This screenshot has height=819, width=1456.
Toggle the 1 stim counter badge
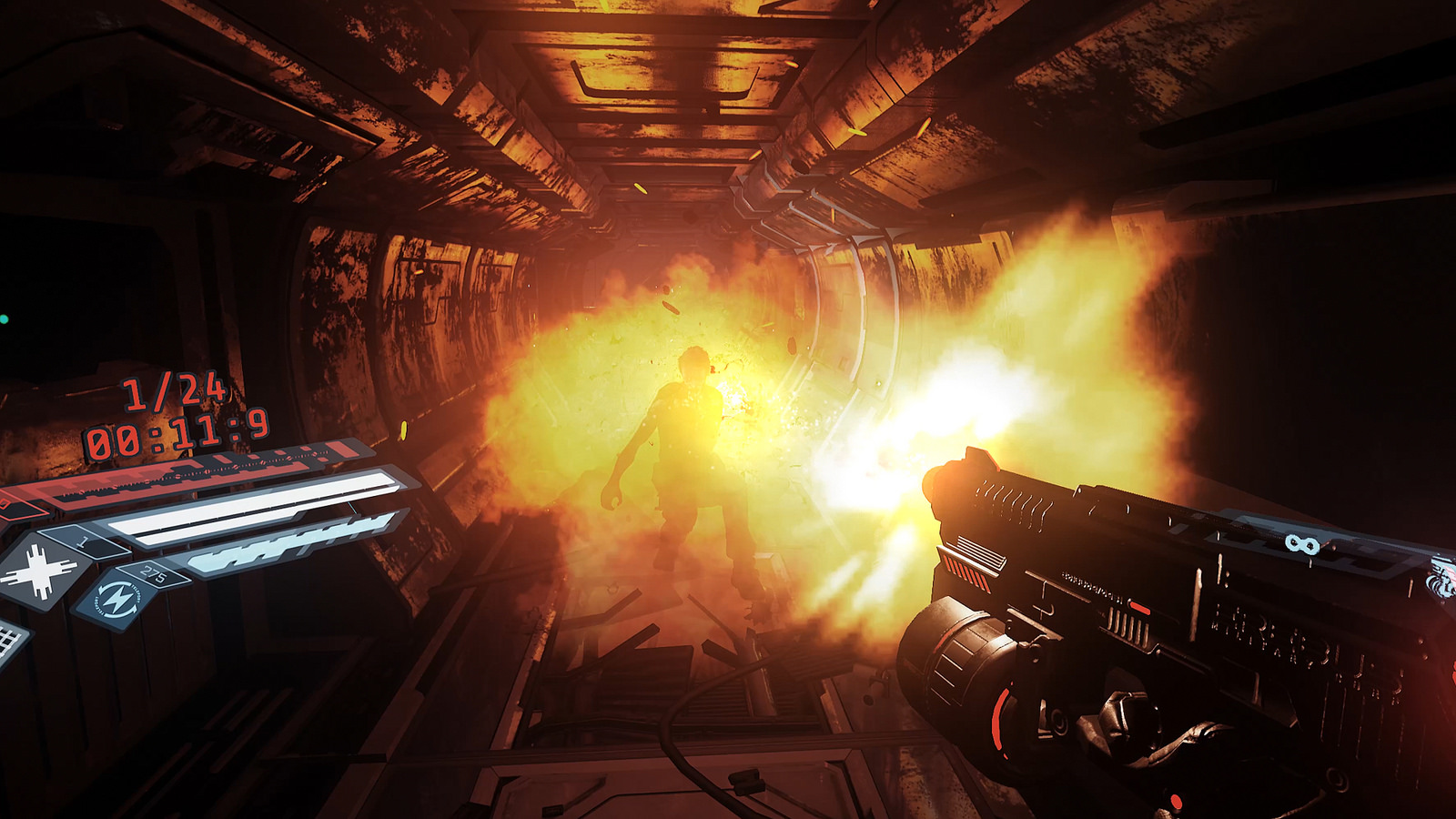click(84, 541)
